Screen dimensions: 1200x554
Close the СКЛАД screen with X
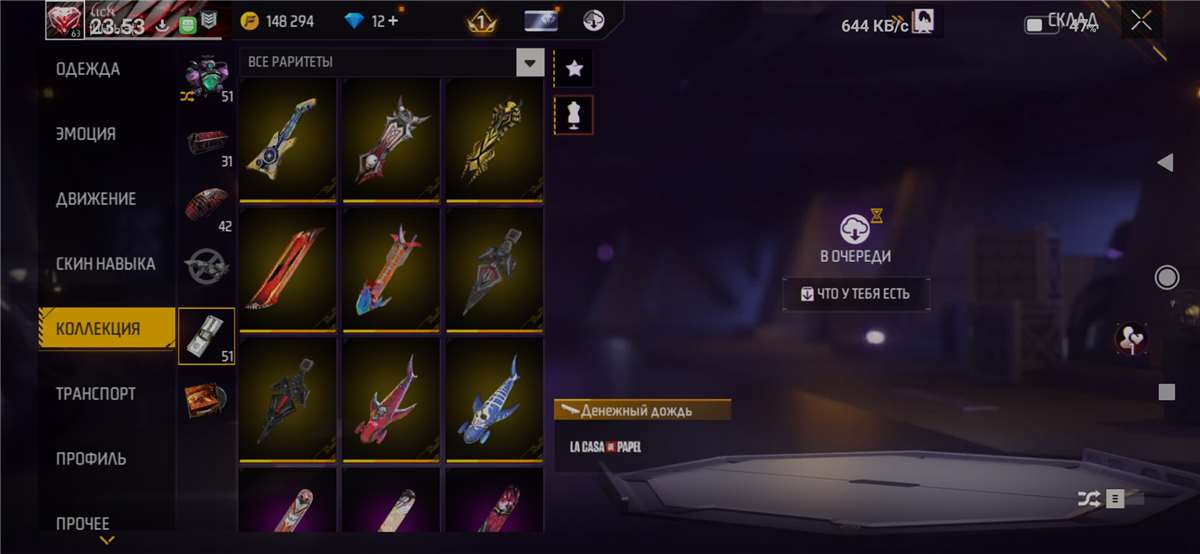1141,23
